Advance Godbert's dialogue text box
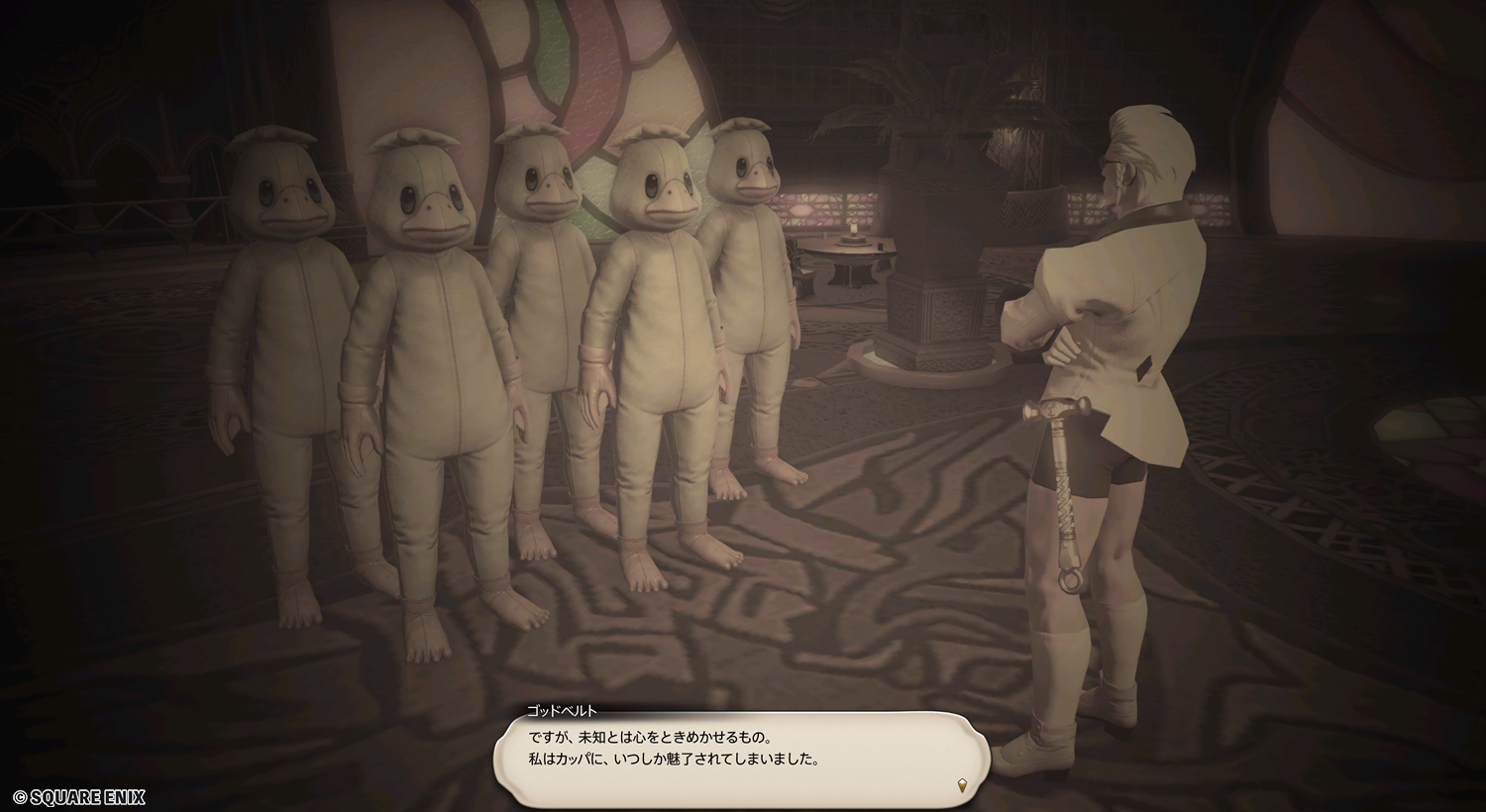This screenshot has height=812, width=1486. point(743,750)
